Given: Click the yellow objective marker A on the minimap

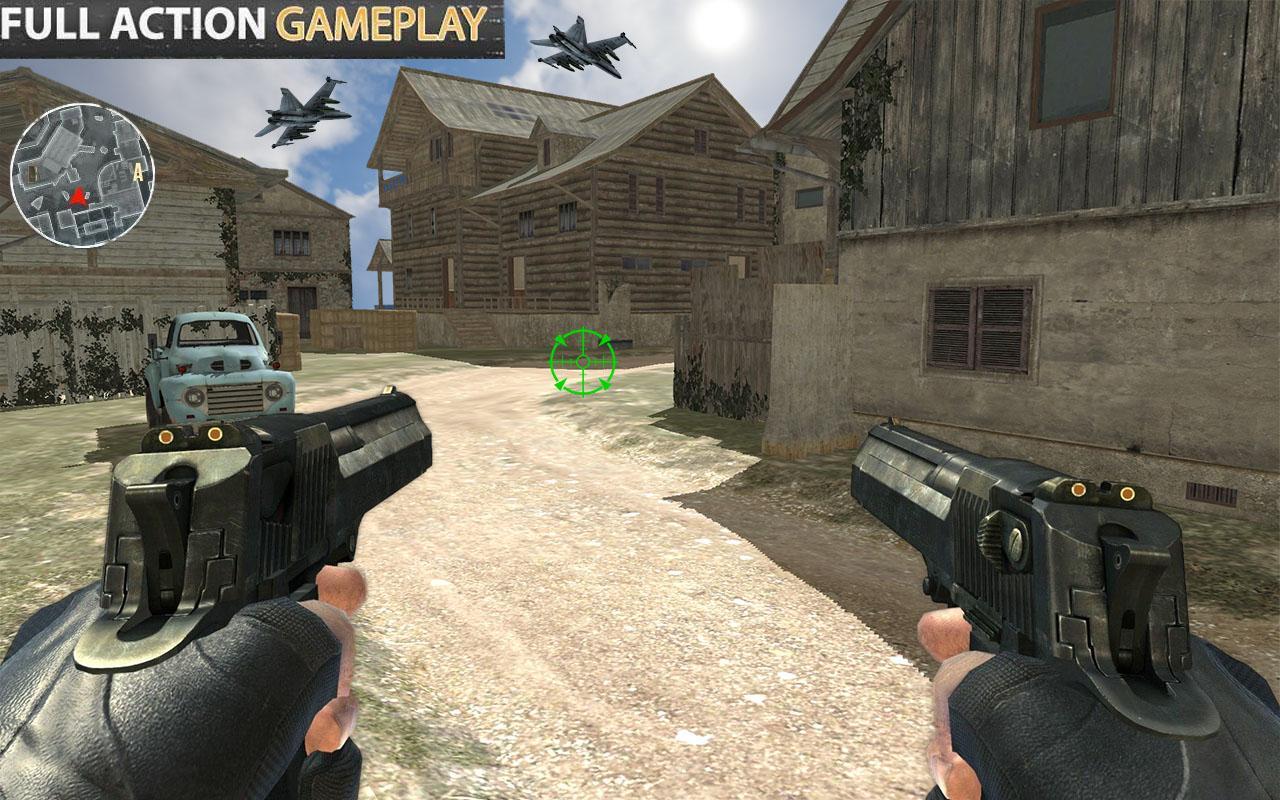Looking at the screenshot, I should coord(137,172).
